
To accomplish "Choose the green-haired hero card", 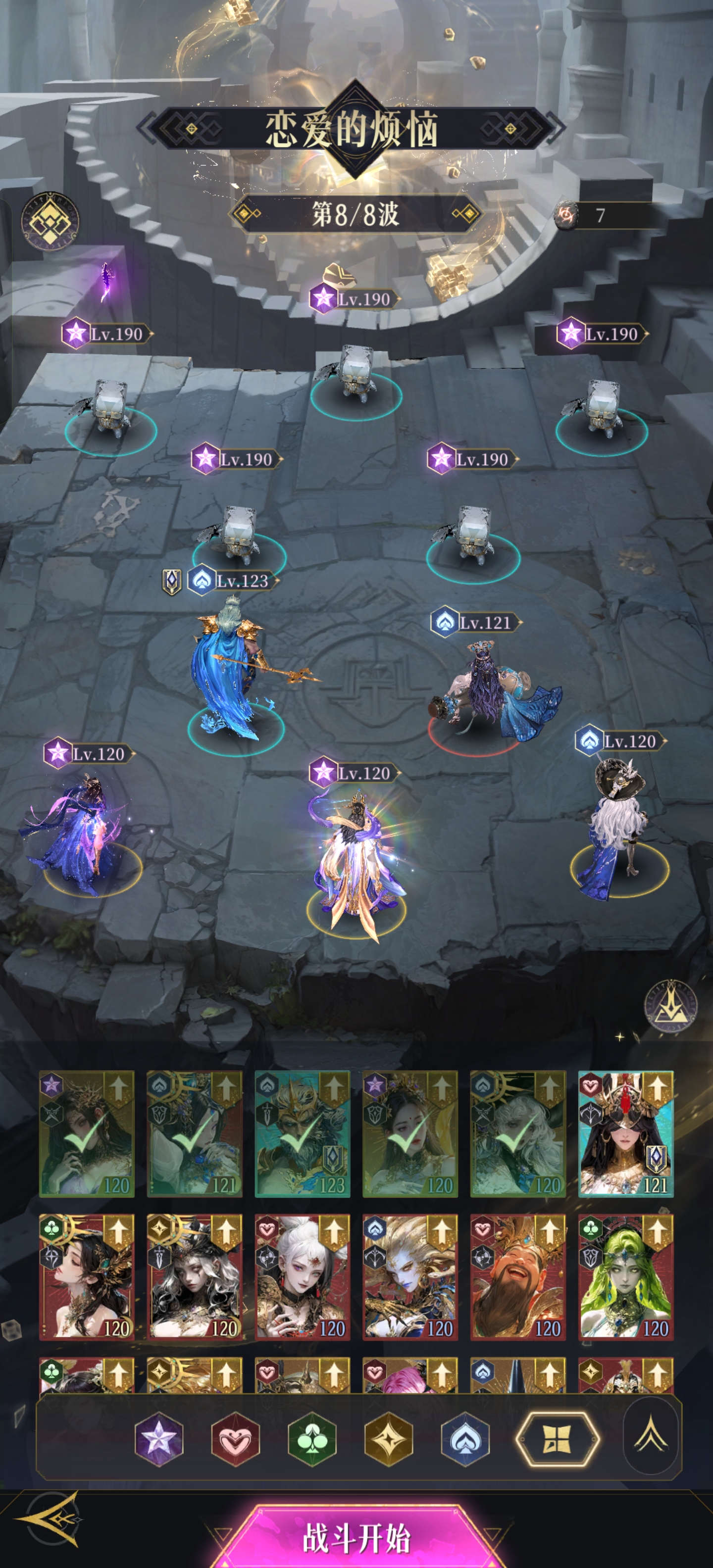I will (x=625, y=1277).
